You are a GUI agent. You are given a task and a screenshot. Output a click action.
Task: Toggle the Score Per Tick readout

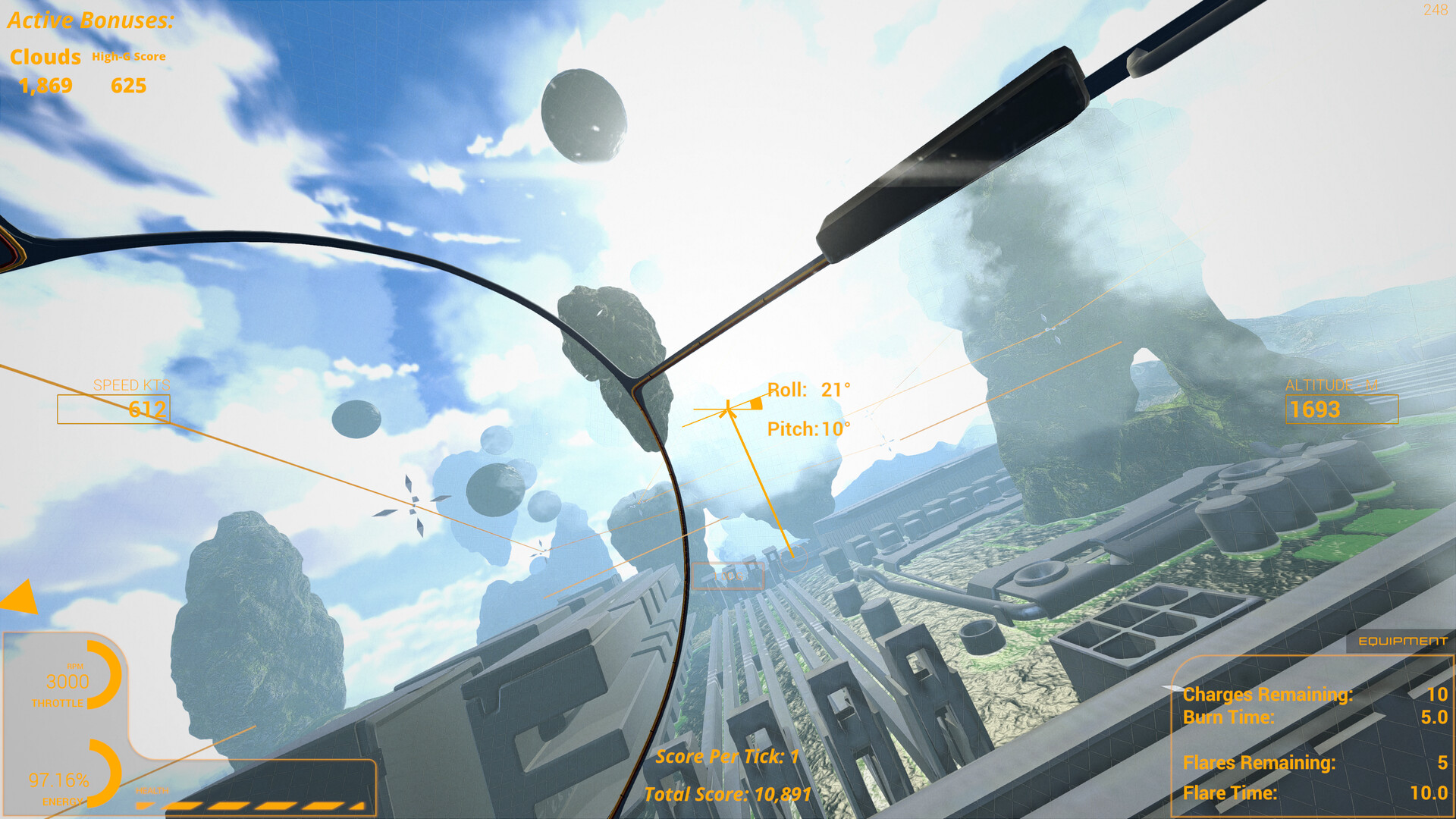pos(726,755)
